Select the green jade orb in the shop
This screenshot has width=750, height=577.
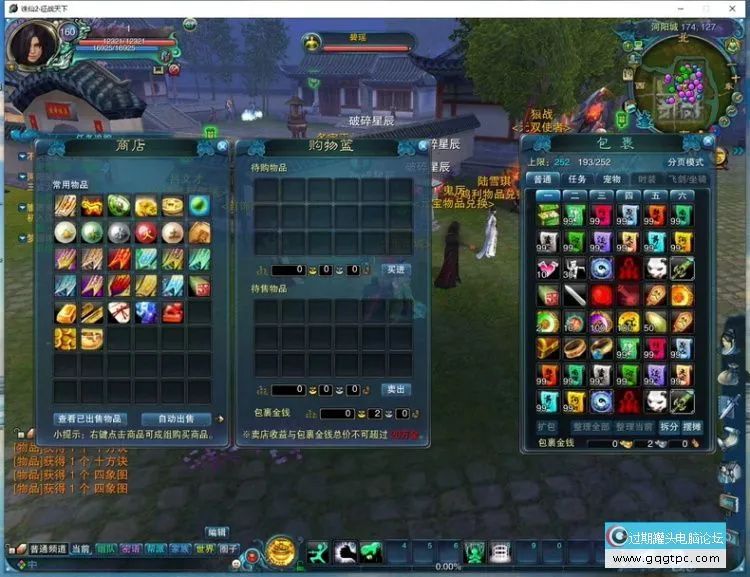click(x=198, y=206)
